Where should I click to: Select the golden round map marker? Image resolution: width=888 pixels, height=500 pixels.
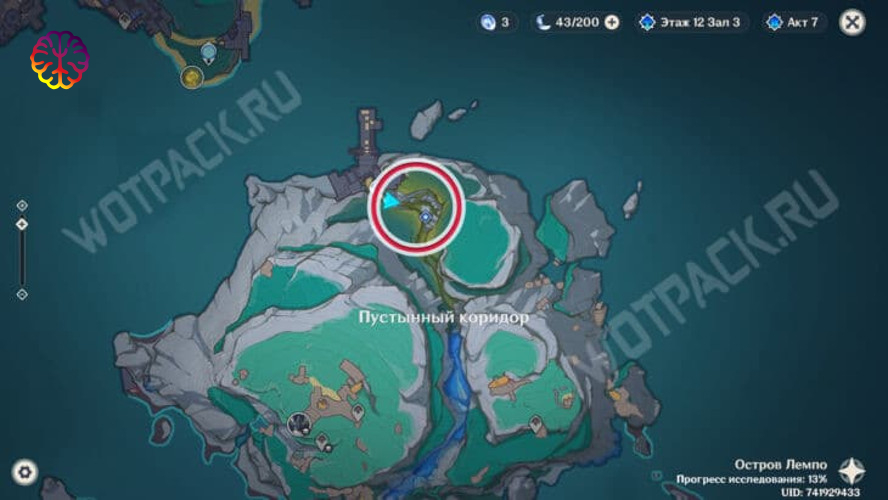190,76
